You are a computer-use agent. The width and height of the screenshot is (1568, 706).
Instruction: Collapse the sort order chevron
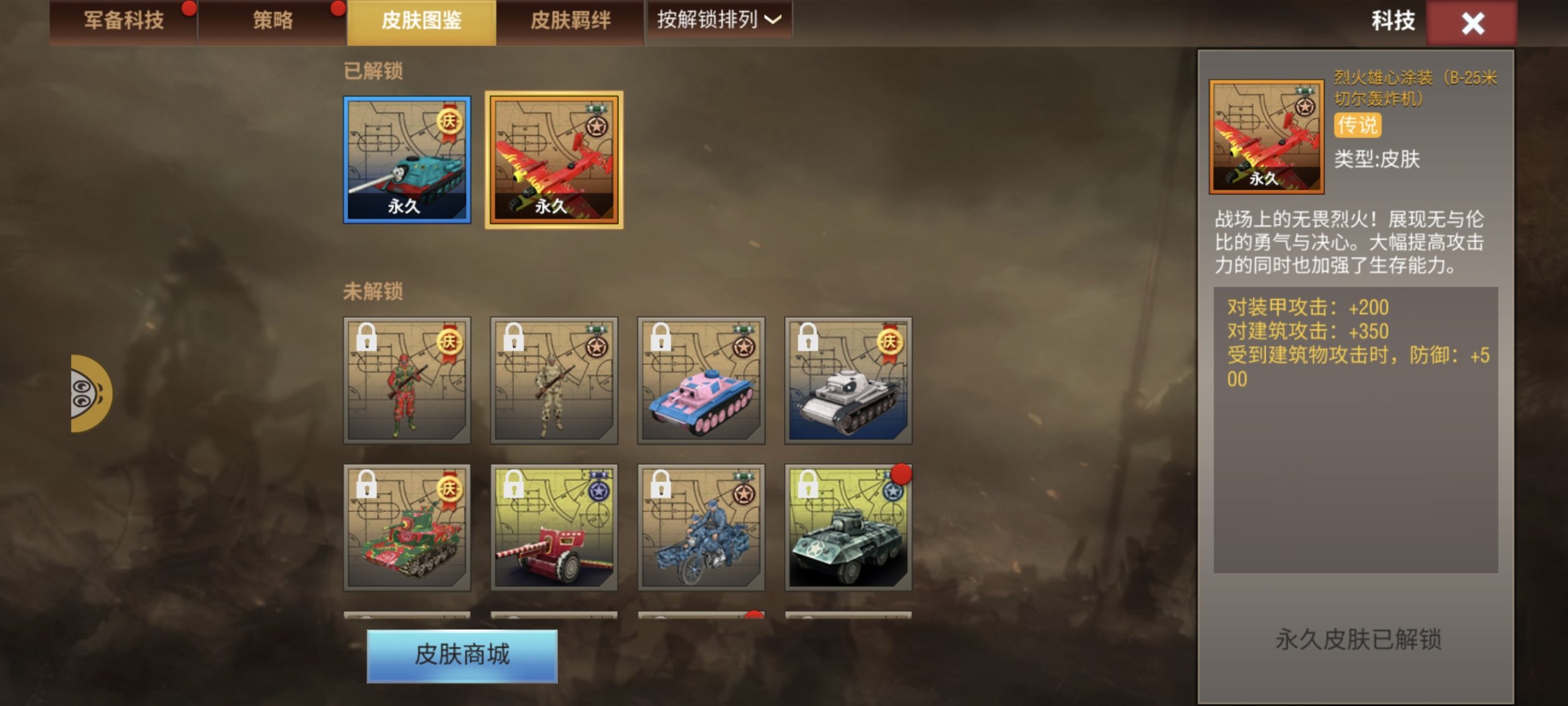tap(773, 20)
